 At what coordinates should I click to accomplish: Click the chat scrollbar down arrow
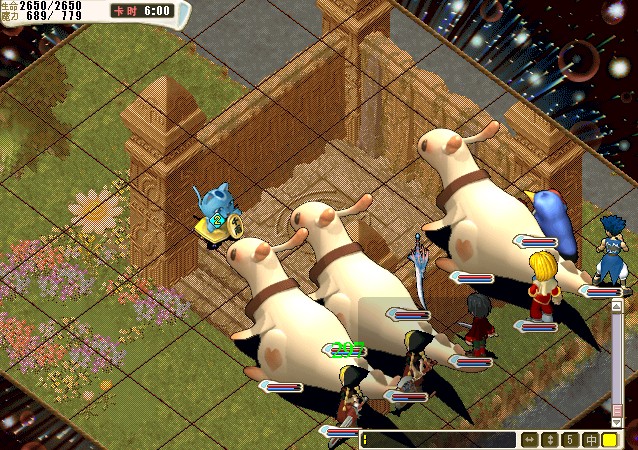point(617,423)
